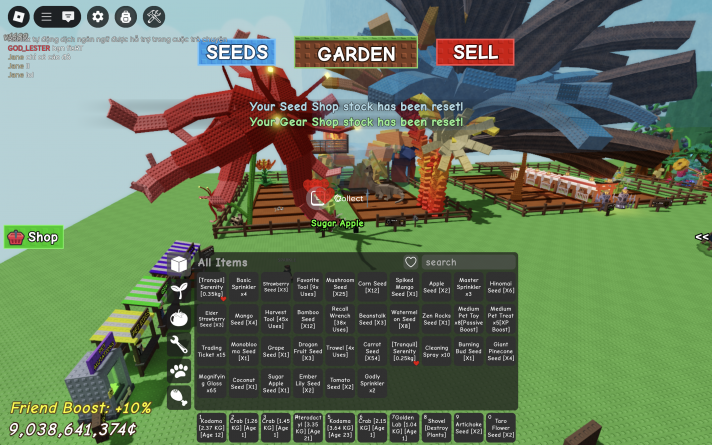Open the backpack inventory icon
The height and width of the screenshot is (445, 712).
click(x=125, y=16)
